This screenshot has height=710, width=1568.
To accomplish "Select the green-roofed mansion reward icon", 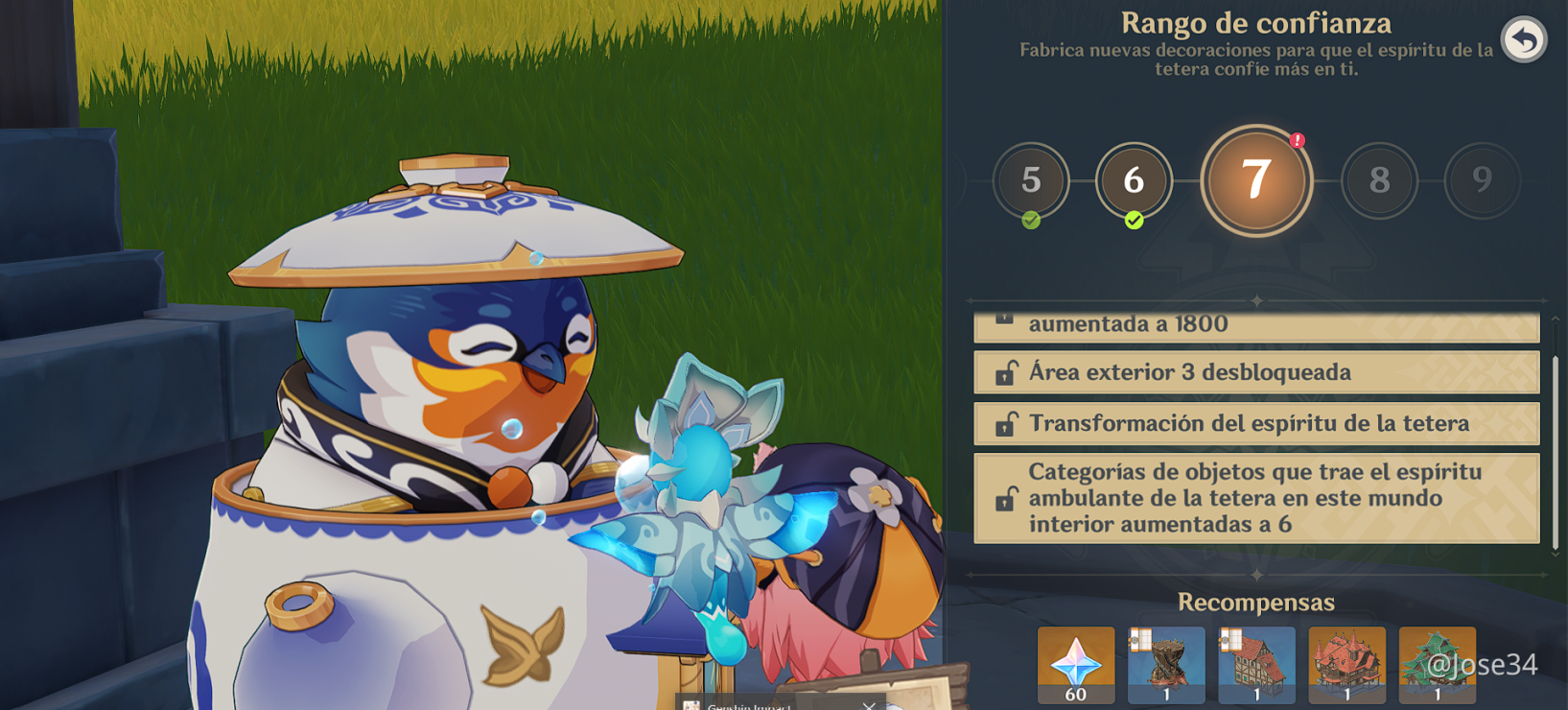I will (x=1437, y=664).
